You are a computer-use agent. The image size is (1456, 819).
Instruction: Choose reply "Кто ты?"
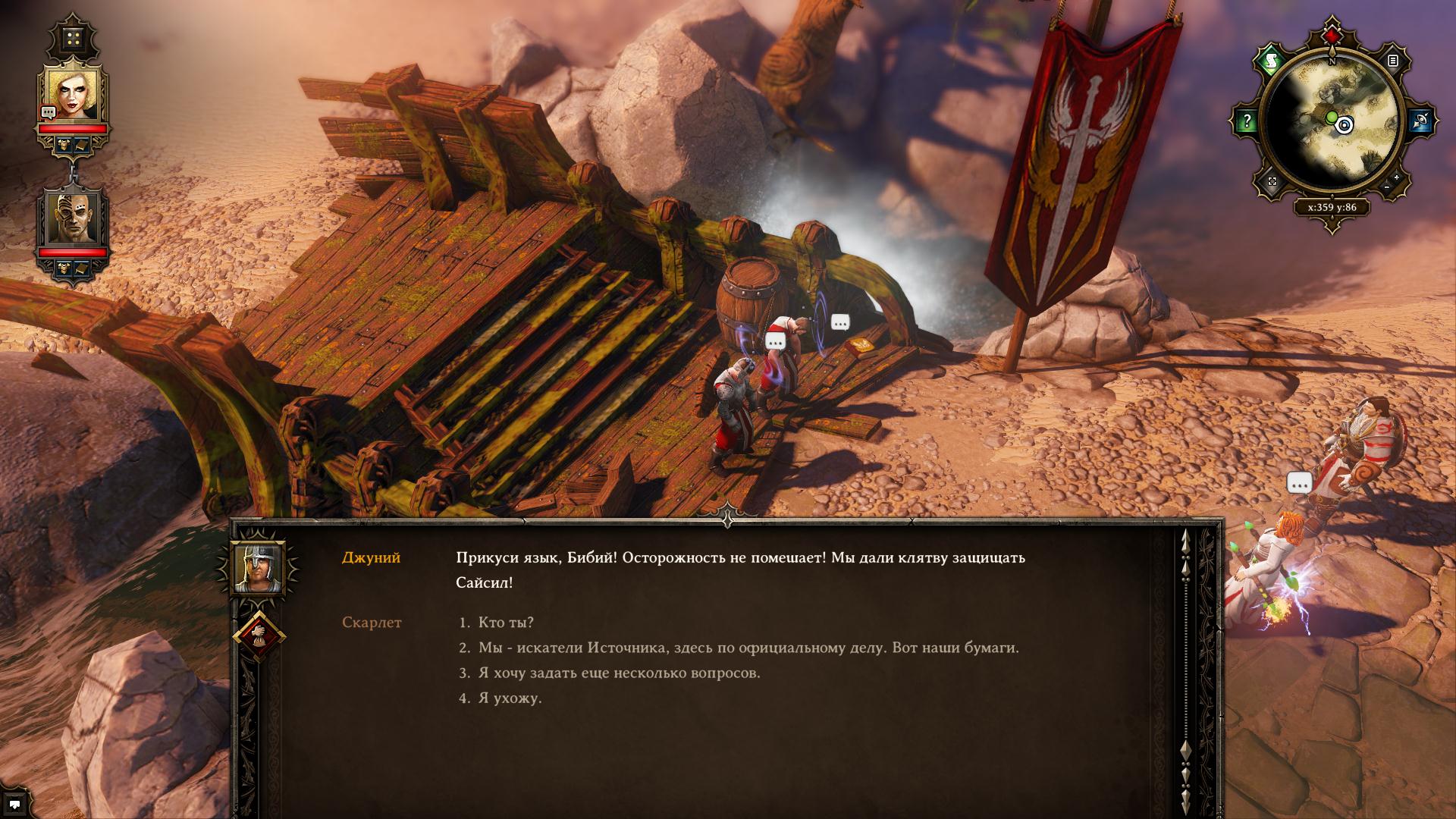(x=506, y=623)
